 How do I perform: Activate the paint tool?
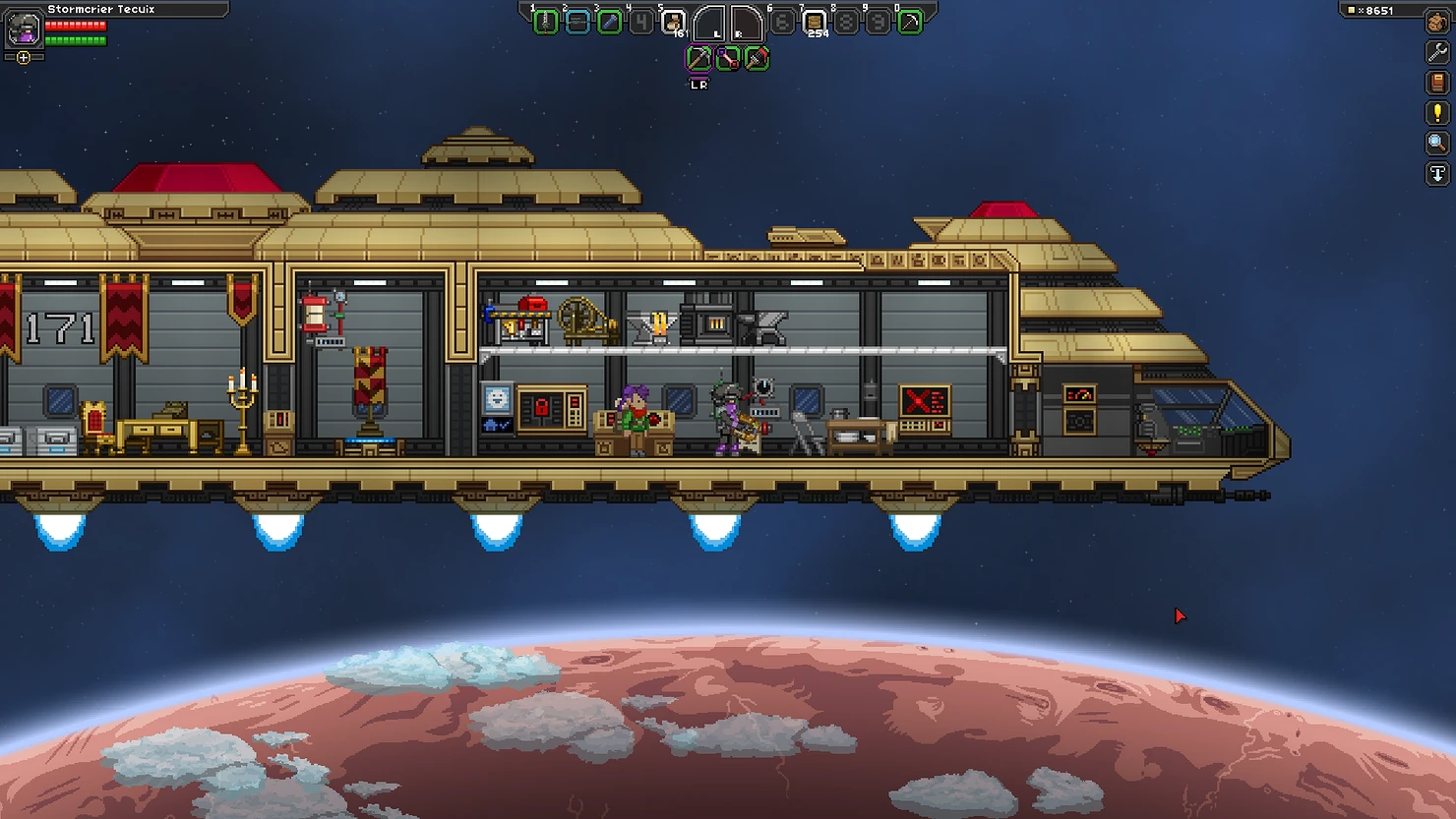click(x=756, y=59)
